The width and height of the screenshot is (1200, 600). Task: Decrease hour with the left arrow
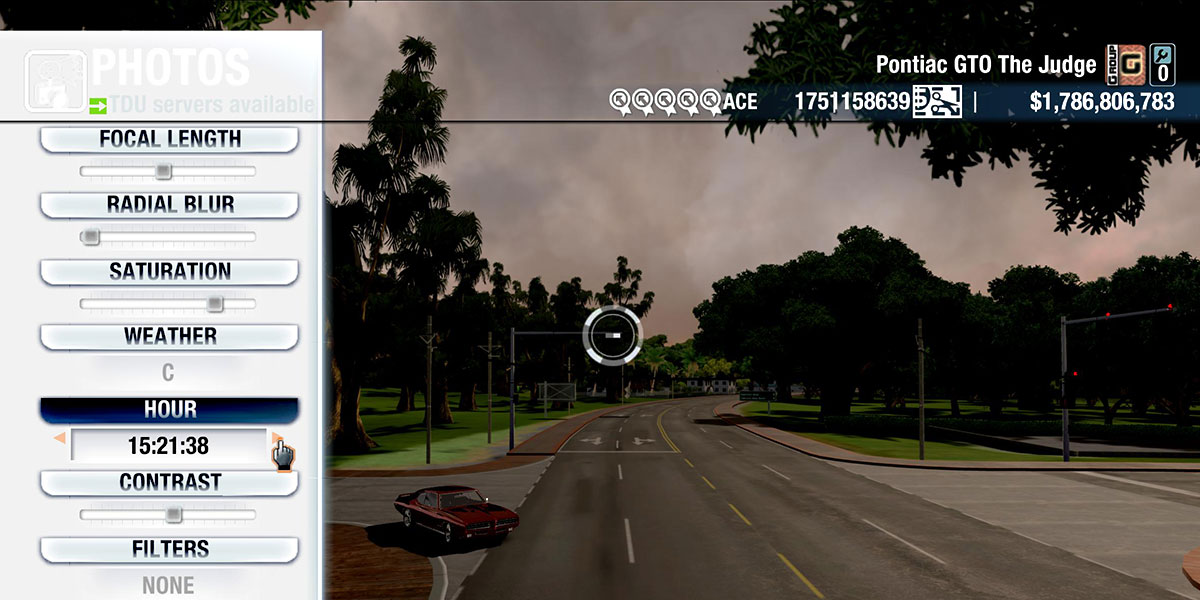coord(60,438)
